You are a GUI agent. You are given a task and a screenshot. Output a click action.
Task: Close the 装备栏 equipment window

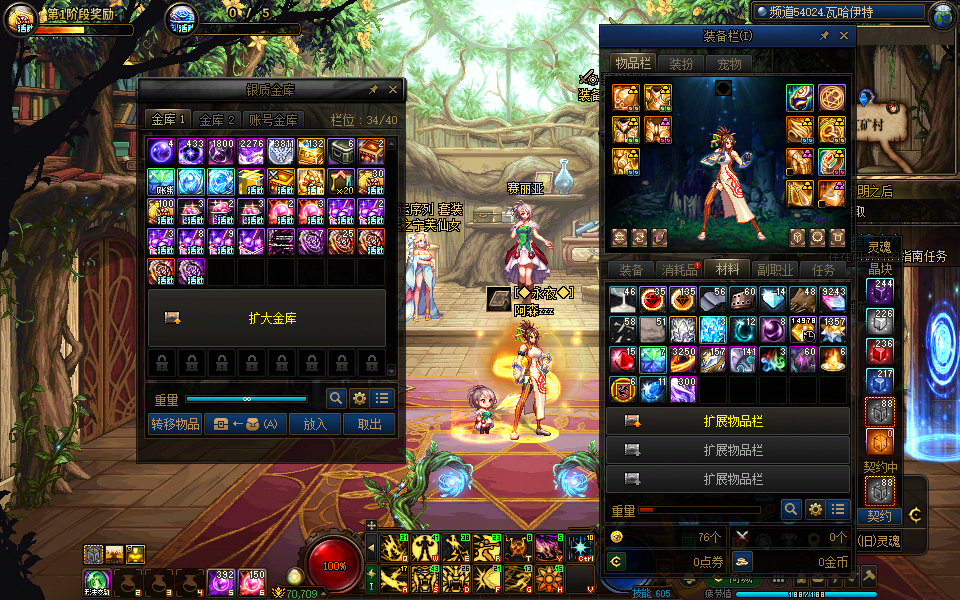[x=845, y=36]
